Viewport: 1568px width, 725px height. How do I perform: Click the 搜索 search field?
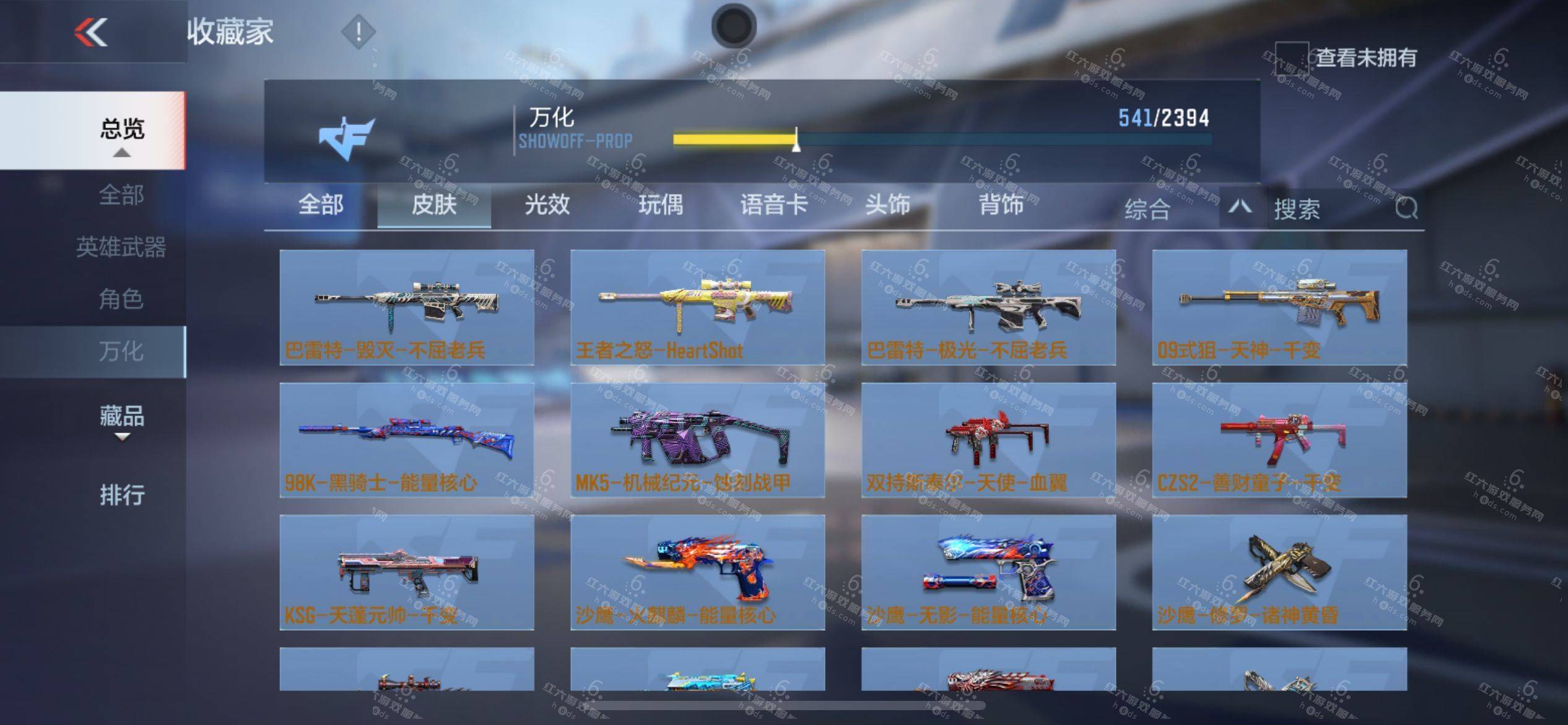point(1331,209)
